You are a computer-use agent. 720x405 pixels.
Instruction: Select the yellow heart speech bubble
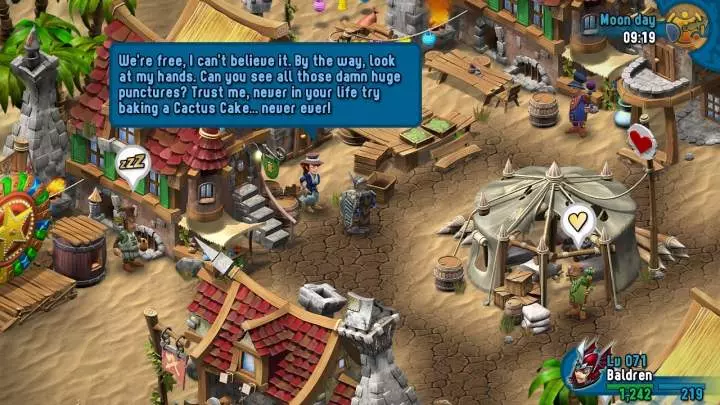tap(577, 222)
